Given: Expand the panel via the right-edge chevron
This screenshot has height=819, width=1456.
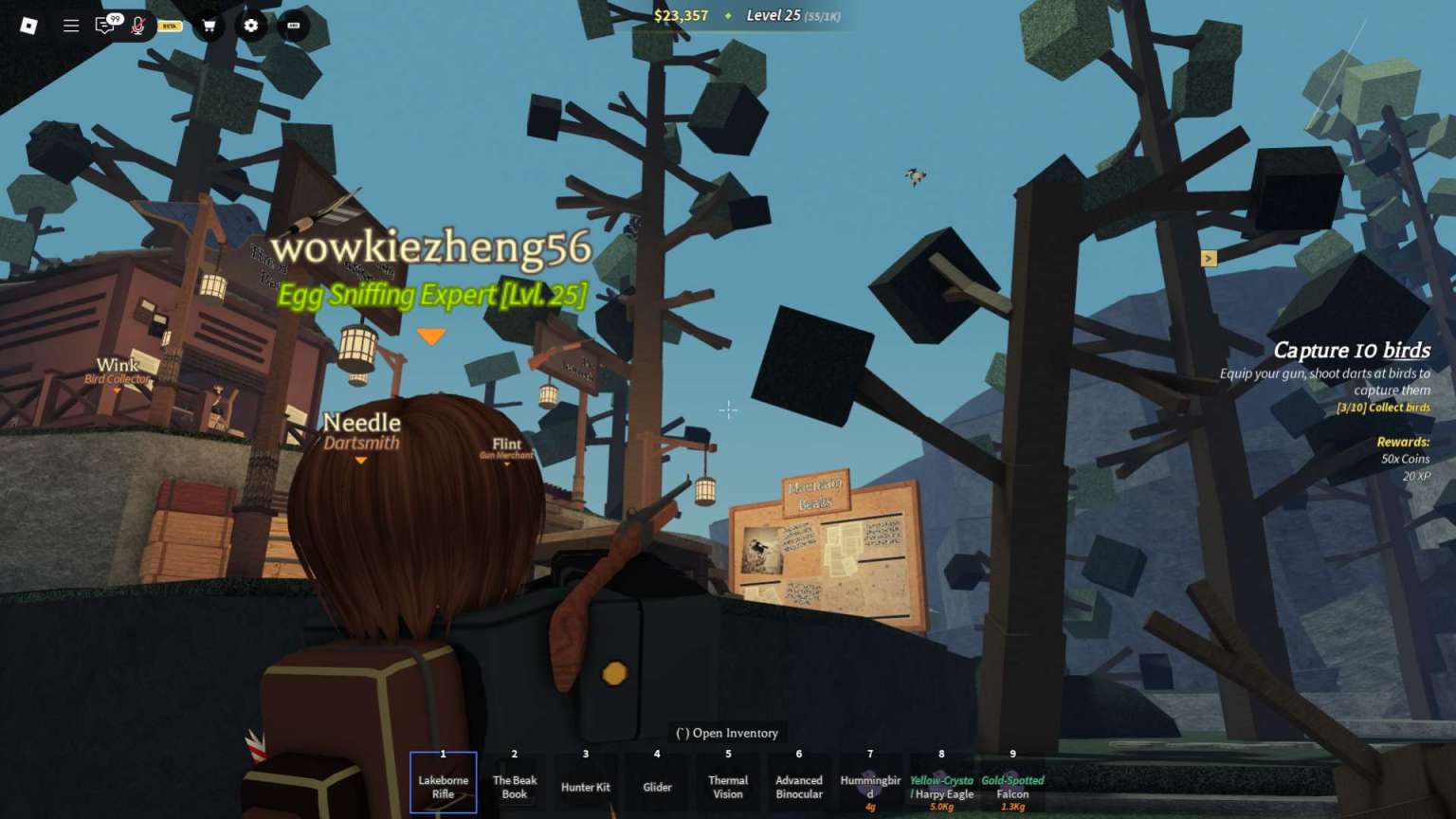Looking at the screenshot, I should 1210,258.
